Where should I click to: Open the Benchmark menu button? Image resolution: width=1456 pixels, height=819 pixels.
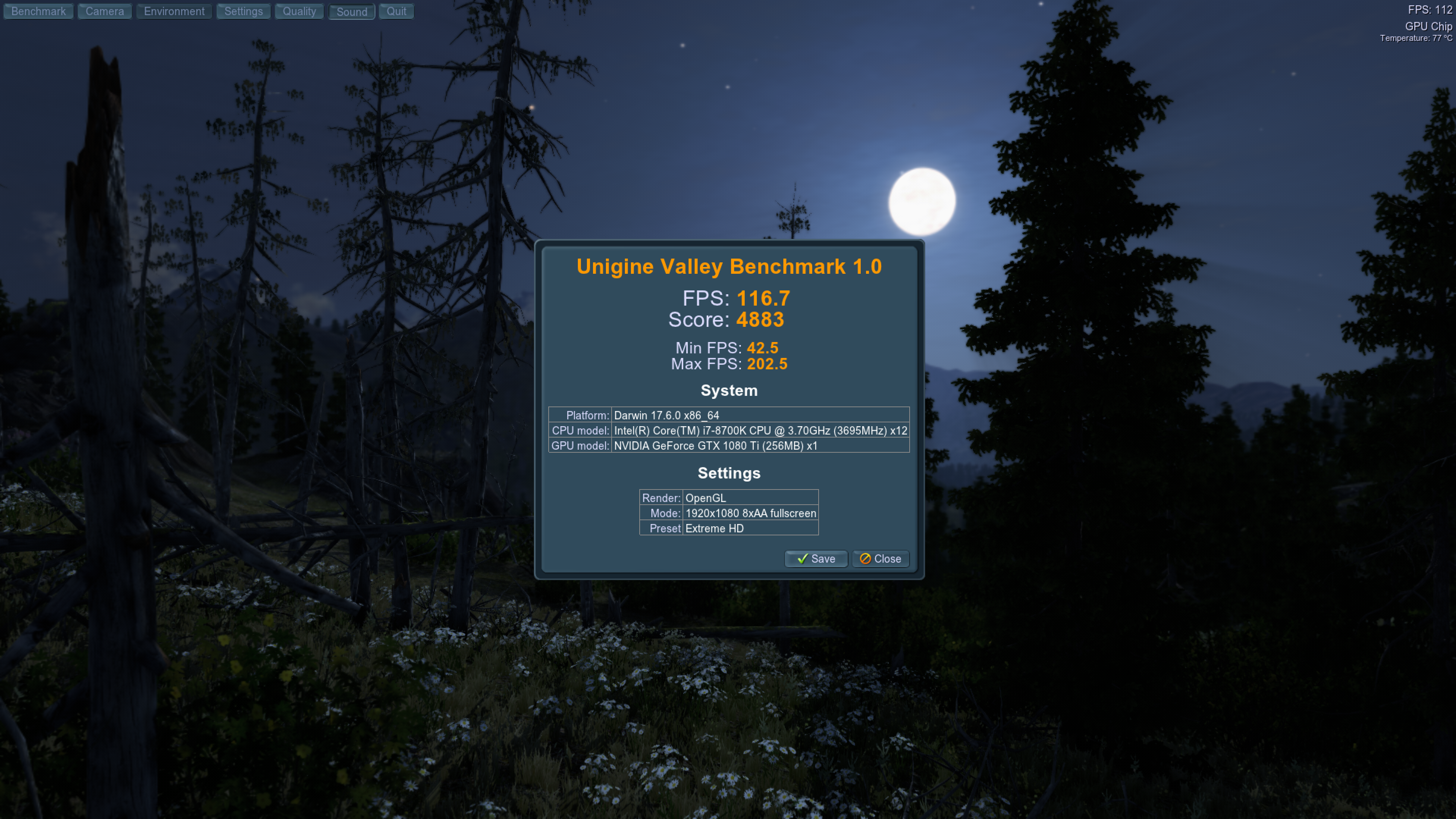(38, 11)
